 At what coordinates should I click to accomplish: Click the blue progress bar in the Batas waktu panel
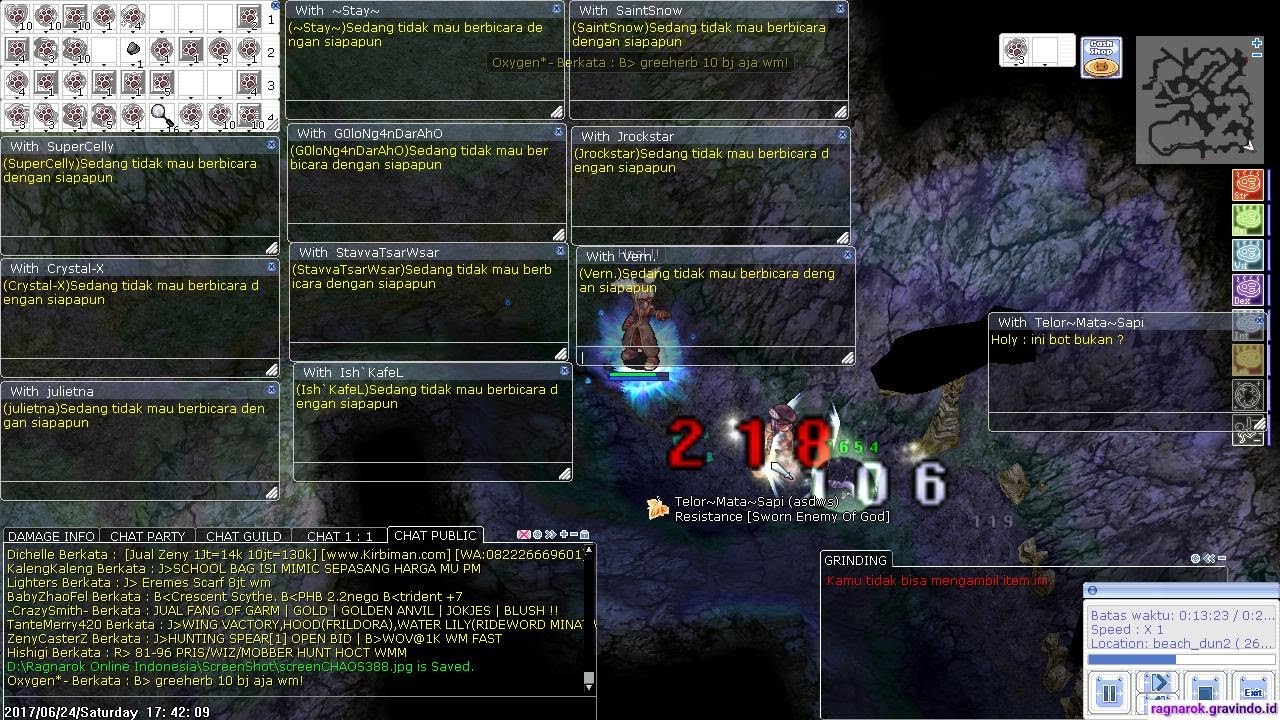tap(1130, 661)
